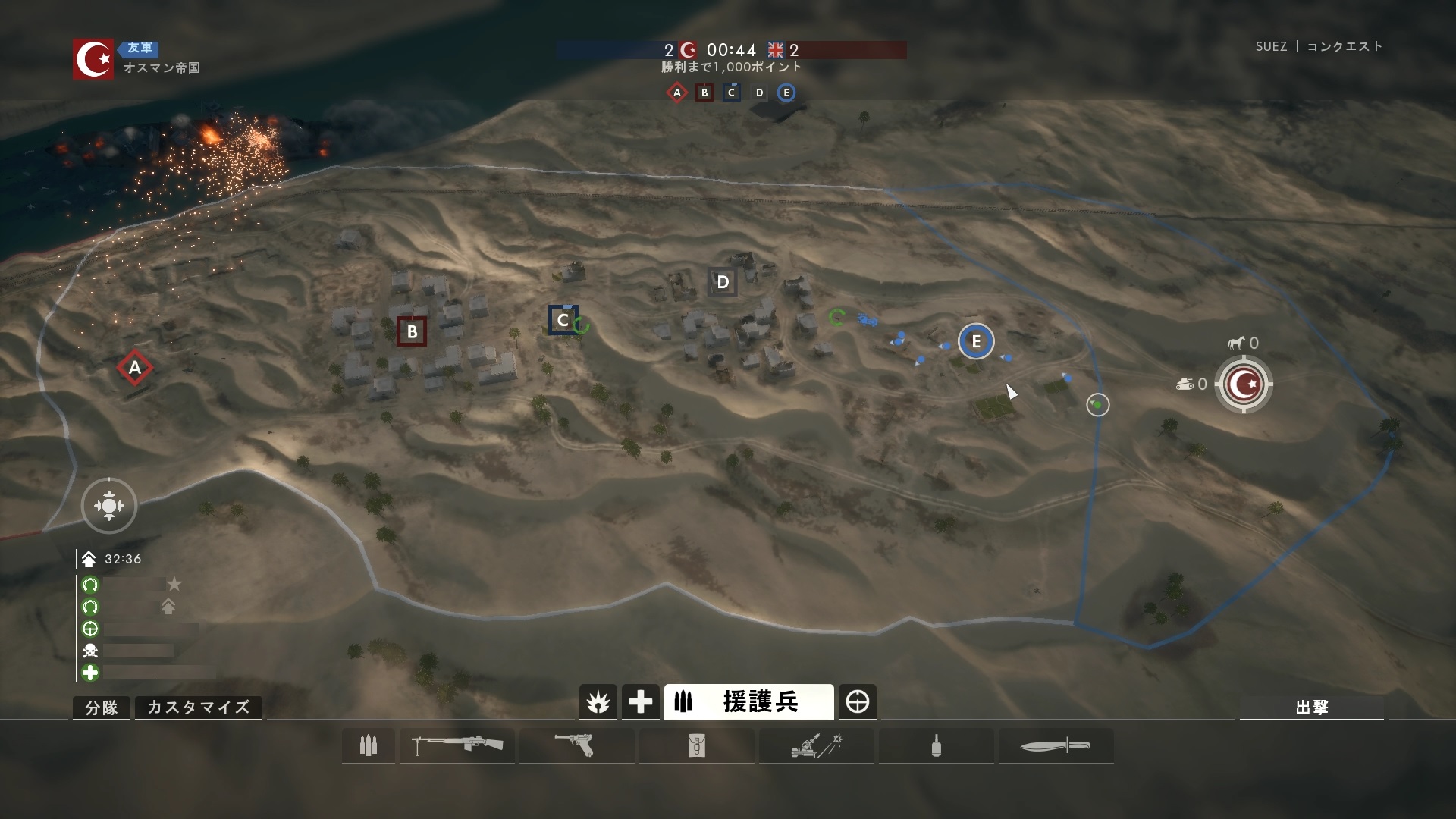This screenshot has width=1456, height=819.
Task: Select the light machine gun primary weapon slot
Action: click(x=457, y=746)
